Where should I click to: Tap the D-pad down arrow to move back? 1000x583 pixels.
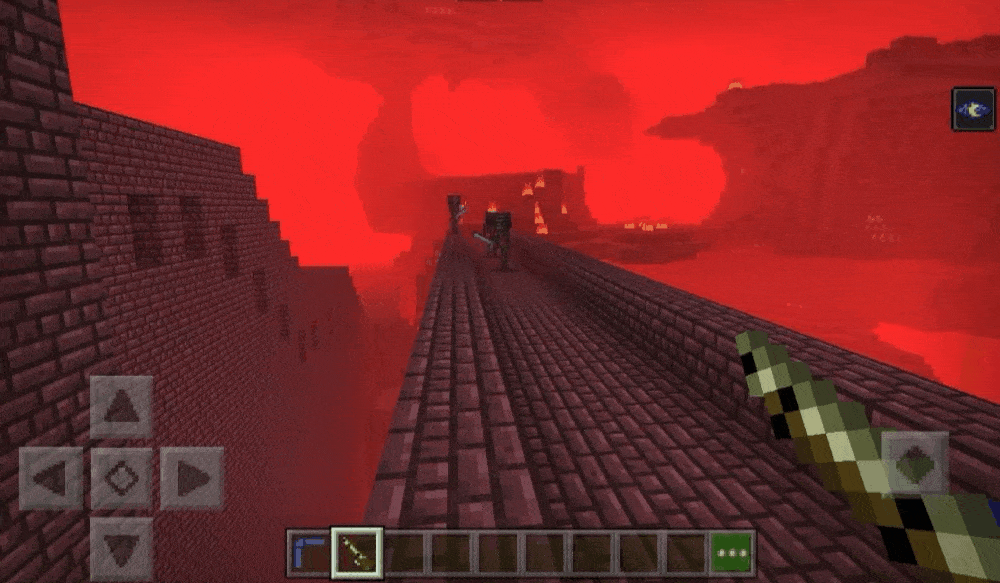pyautogui.click(x=121, y=548)
